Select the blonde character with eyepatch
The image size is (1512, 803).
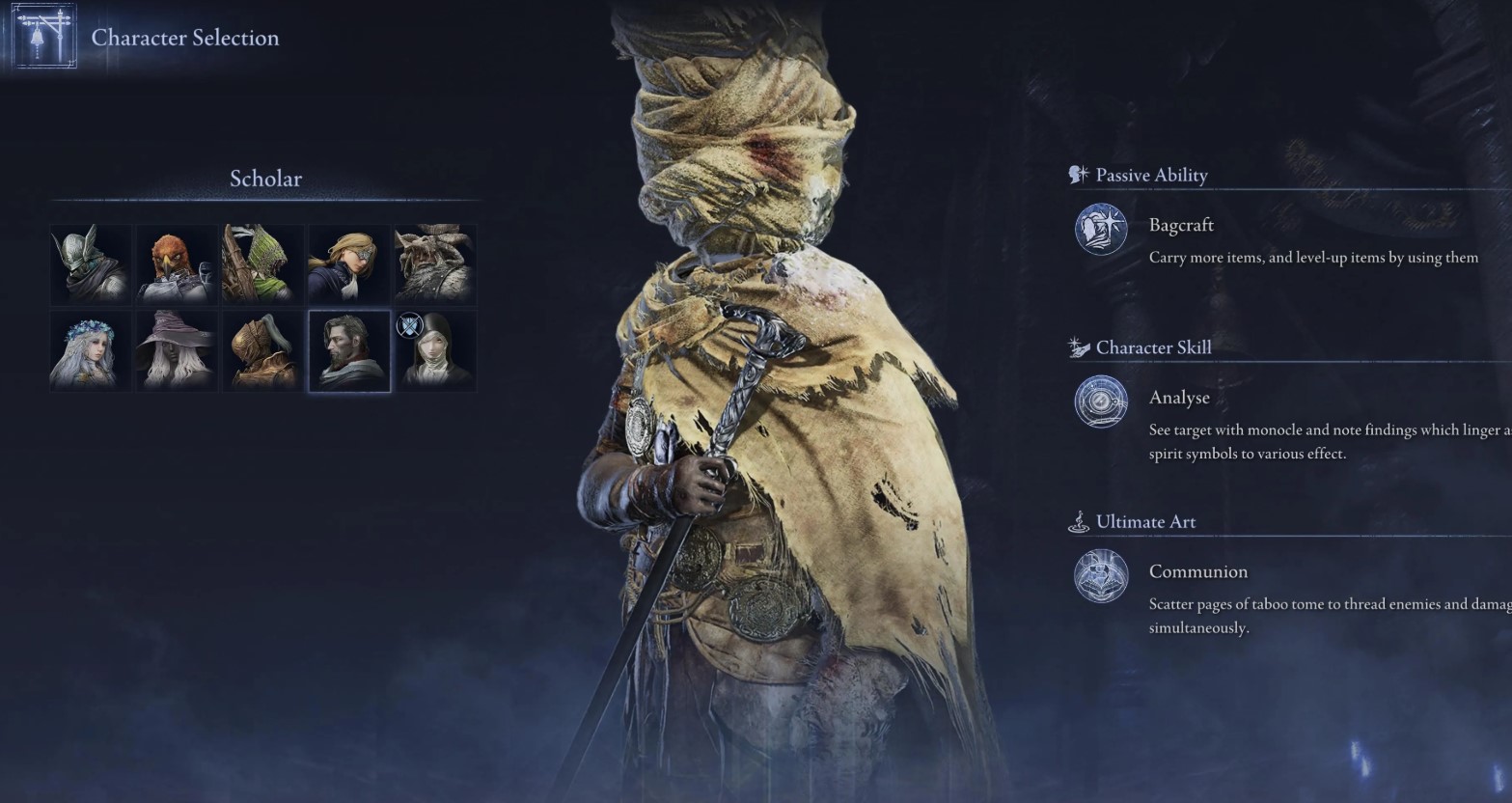(348, 263)
